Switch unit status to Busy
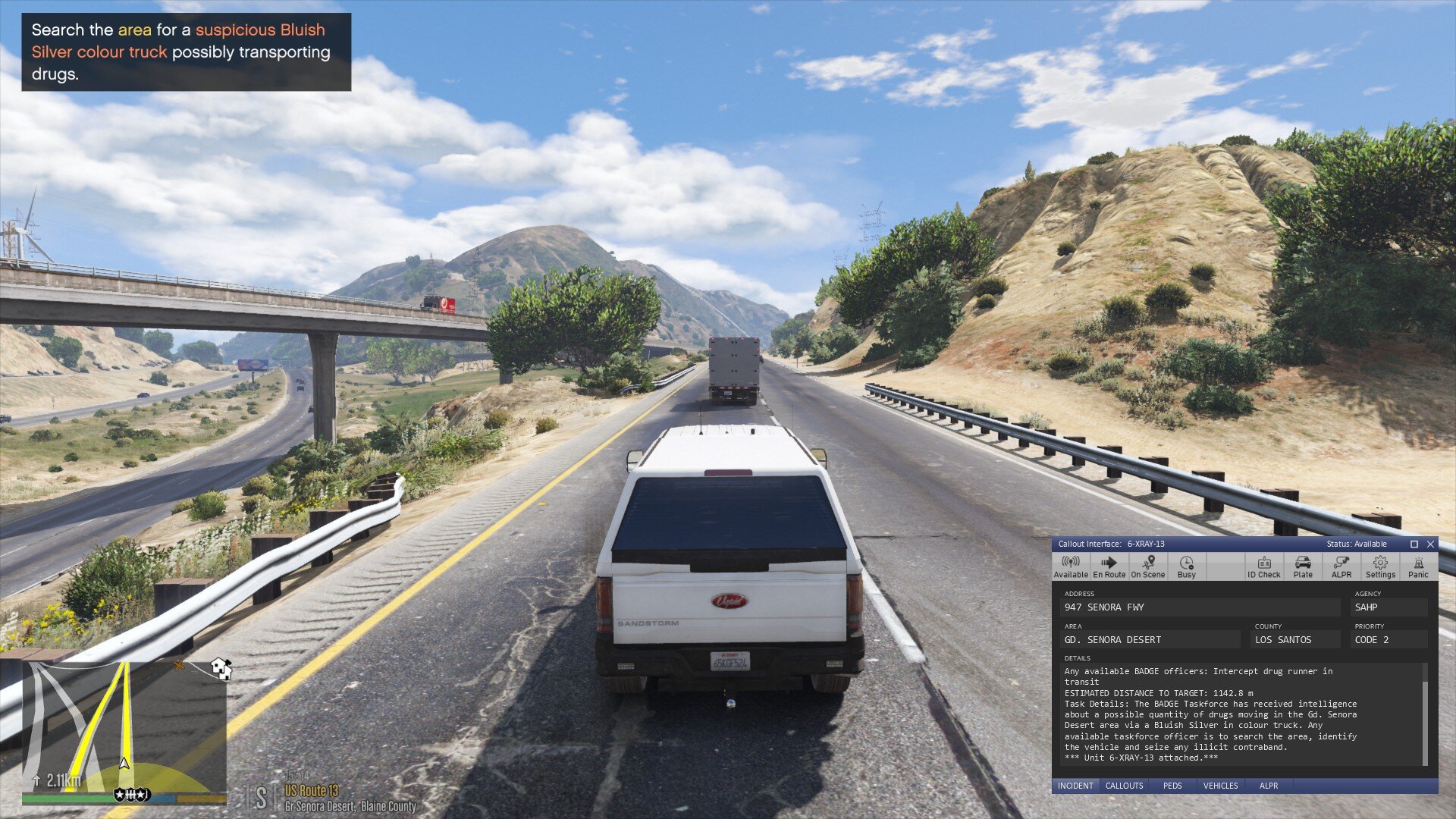The width and height of the screenshot is (1456, 819). (1186, 566)
